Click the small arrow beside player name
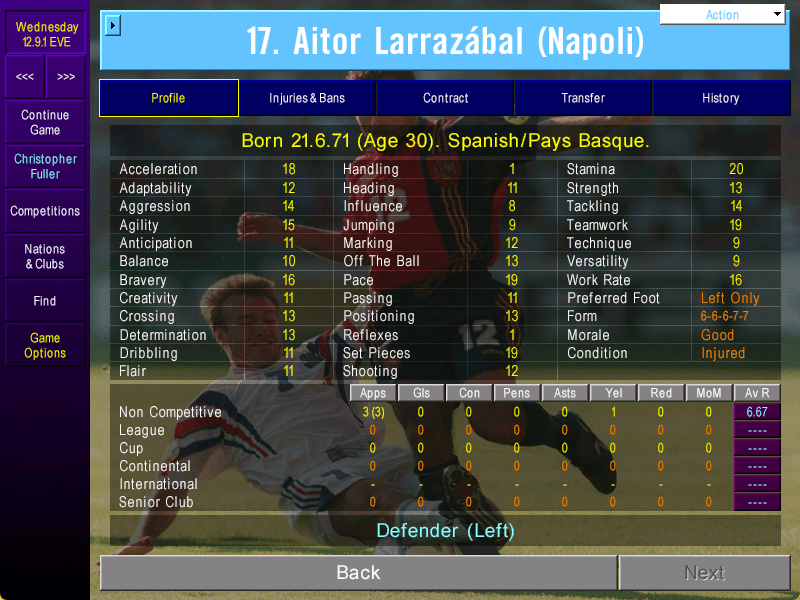This screenshot has width=800, height=600. pyautogui.click(x=112, y=24)
